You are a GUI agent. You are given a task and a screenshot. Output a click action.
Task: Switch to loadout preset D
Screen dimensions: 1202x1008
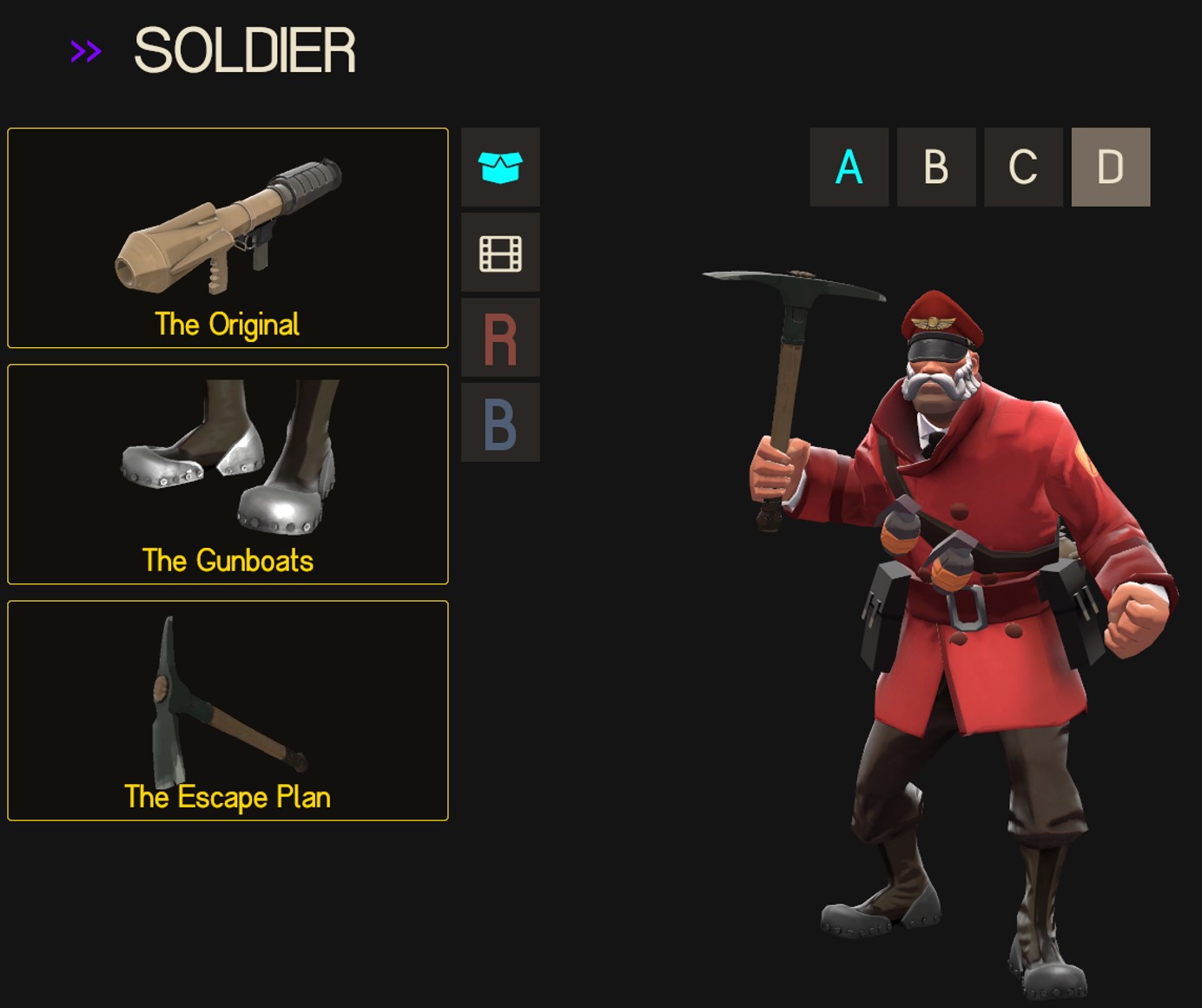pos(1110,168)
